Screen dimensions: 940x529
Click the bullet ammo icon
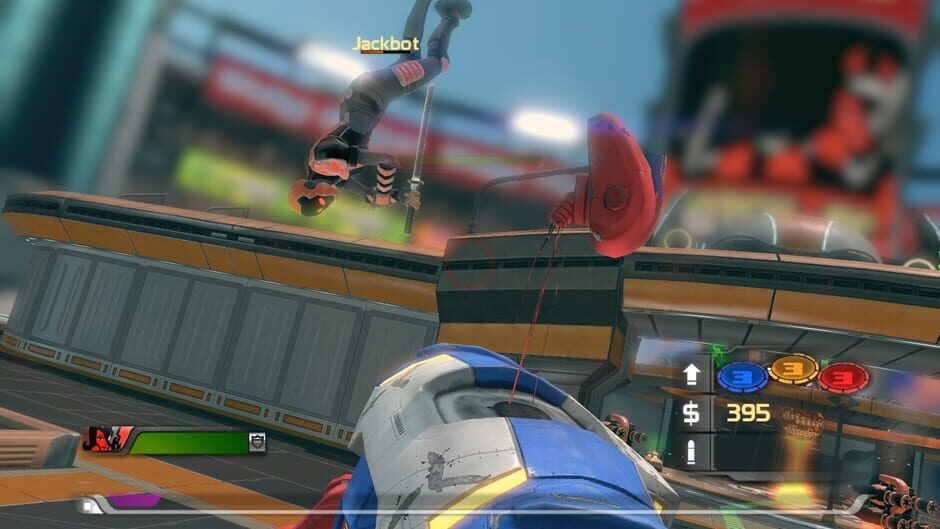[692, 450]
